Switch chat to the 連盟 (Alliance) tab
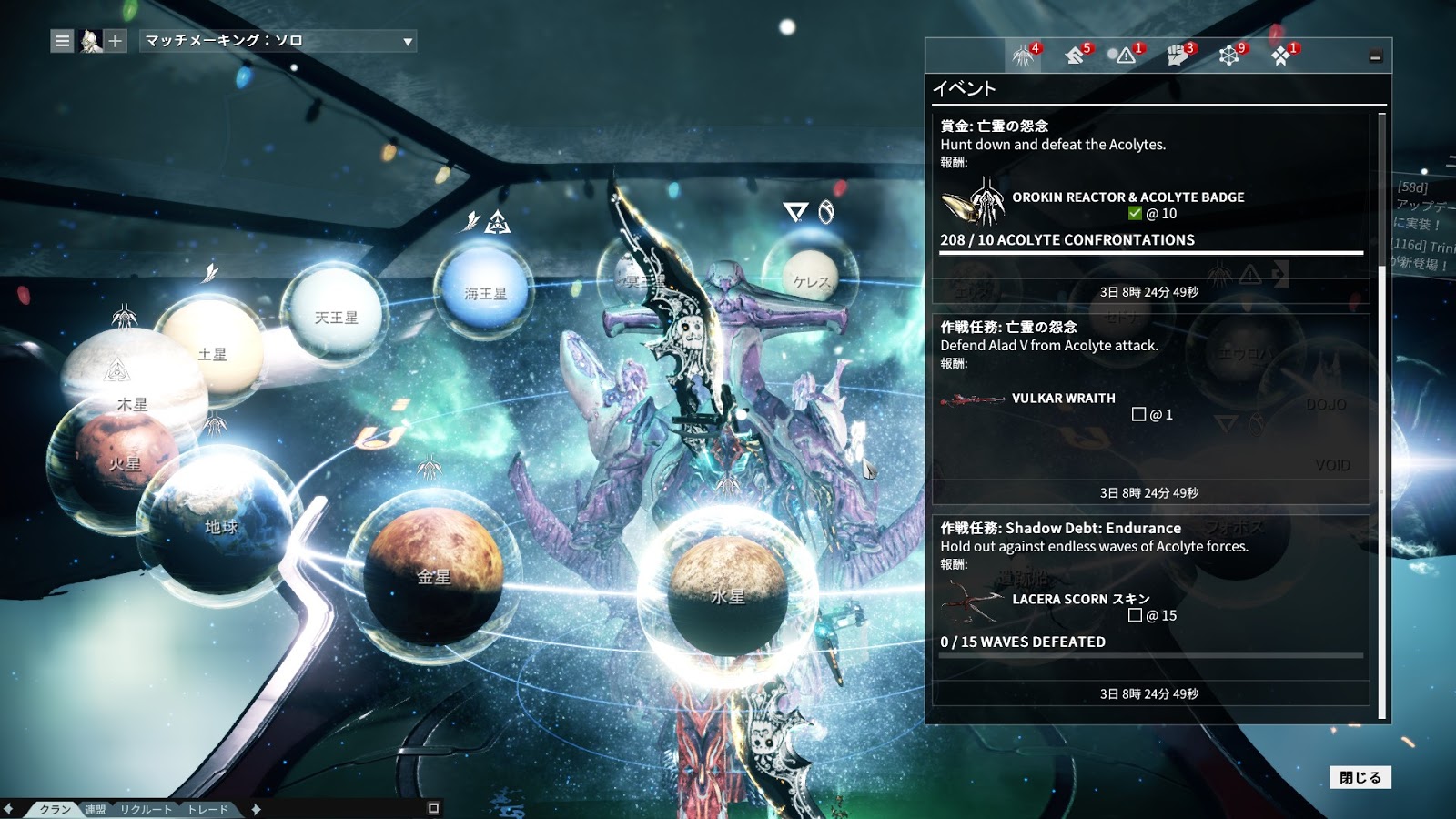Image resolution: width=1456 pixels, height=819 pixels. [x=96, y=809]
